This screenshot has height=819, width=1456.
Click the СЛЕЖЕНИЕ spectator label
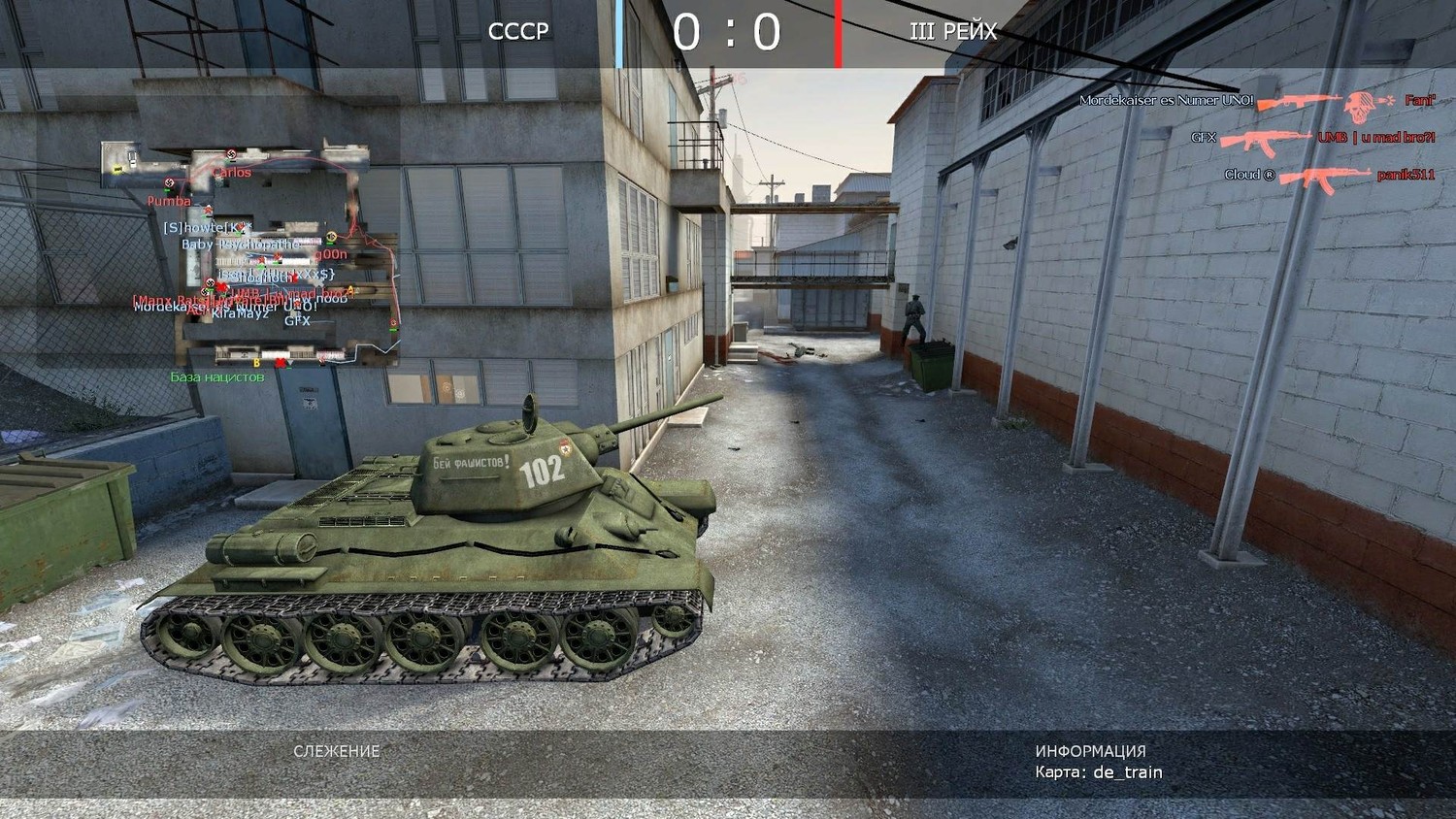pyautogui.click(x=336, y=751)
